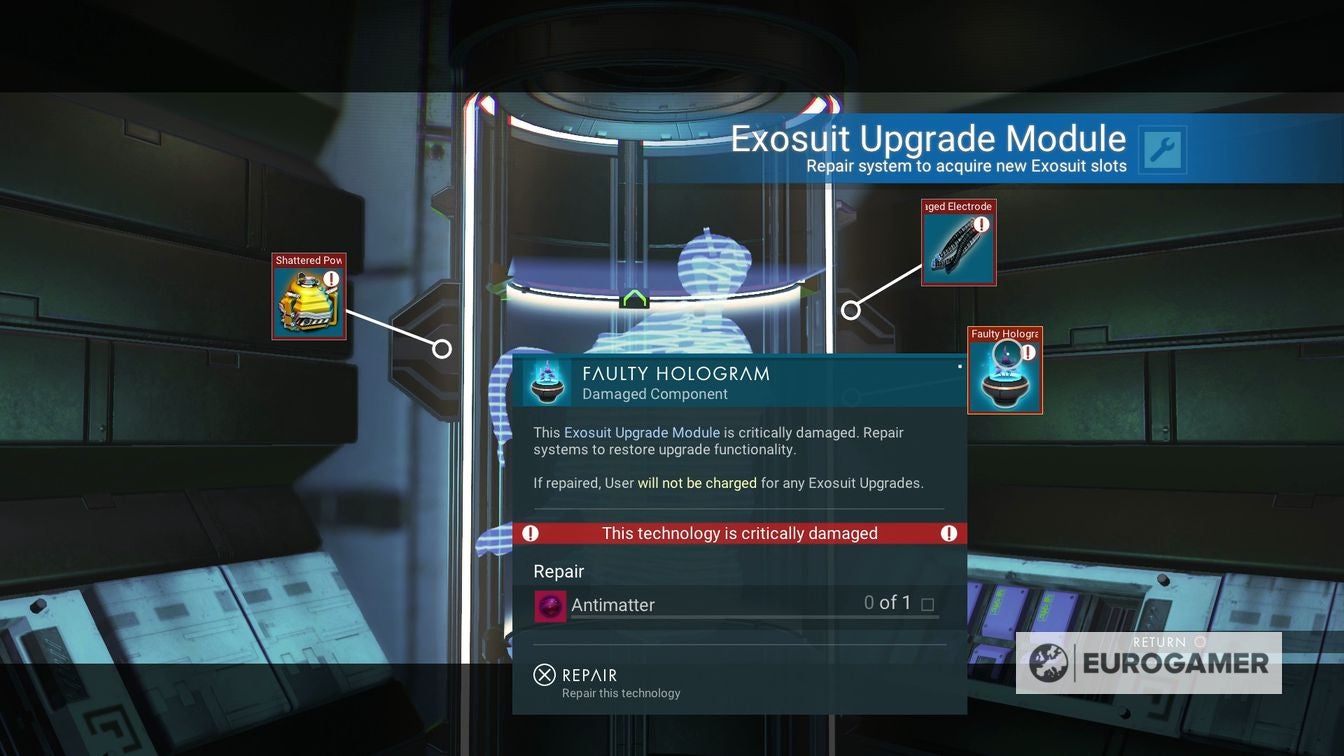
Task: Click the RETURN prompt near the watermark
Action: 1157,642
